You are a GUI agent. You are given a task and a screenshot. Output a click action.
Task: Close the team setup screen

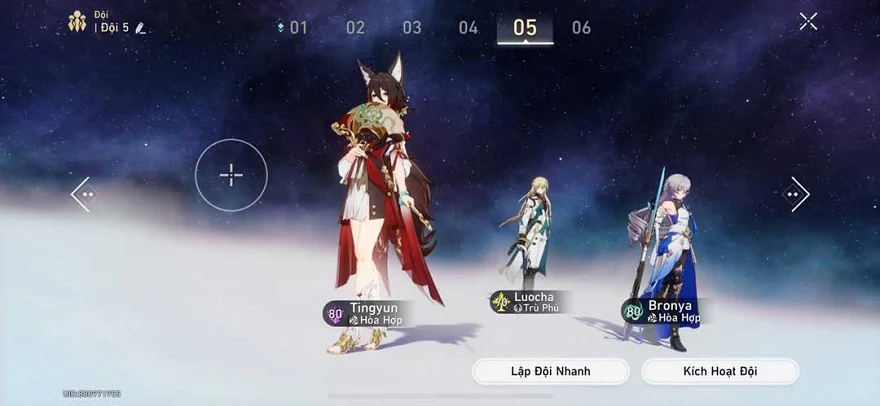[808, 21]
